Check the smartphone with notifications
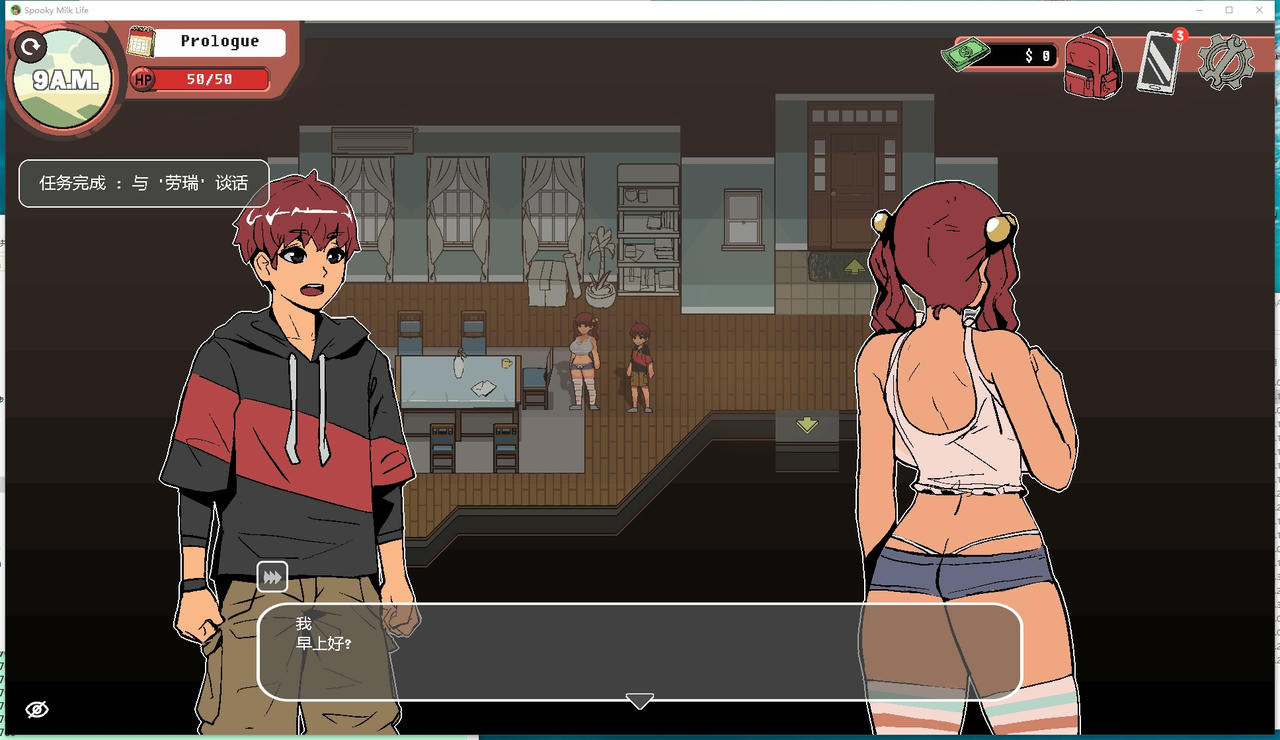 coord(1160,62)
